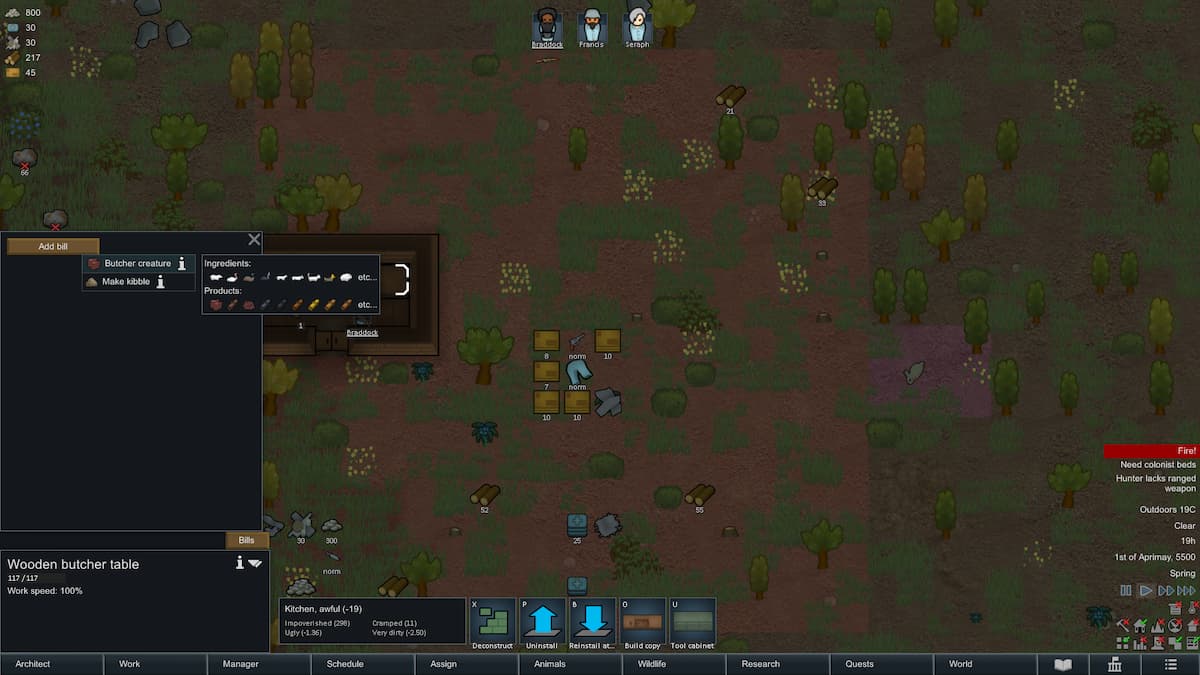Open the Animals tab
Screen dimensions: 1200x675
[x=550, y=664]
